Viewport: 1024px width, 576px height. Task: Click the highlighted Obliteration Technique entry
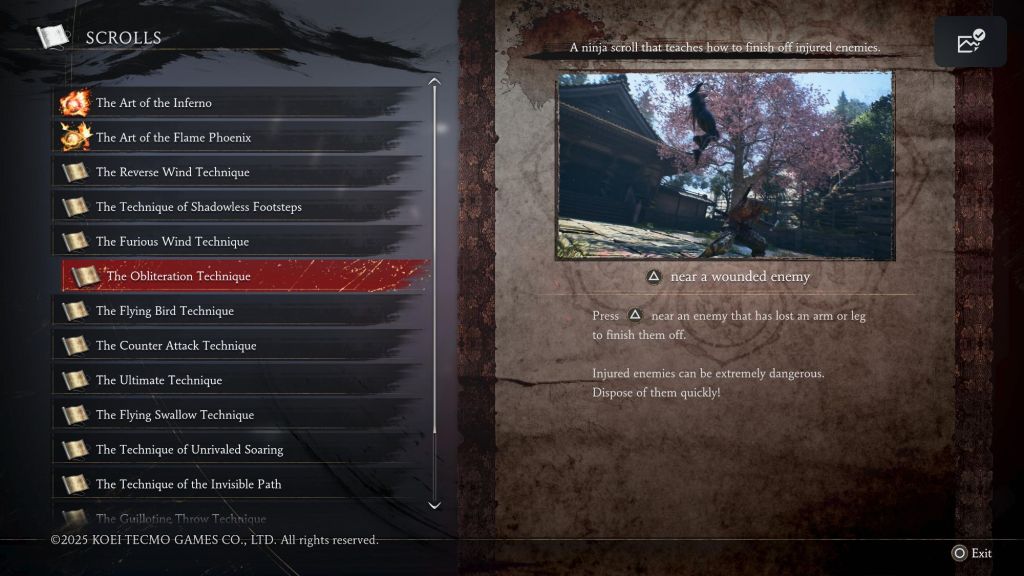pos(178,276)
